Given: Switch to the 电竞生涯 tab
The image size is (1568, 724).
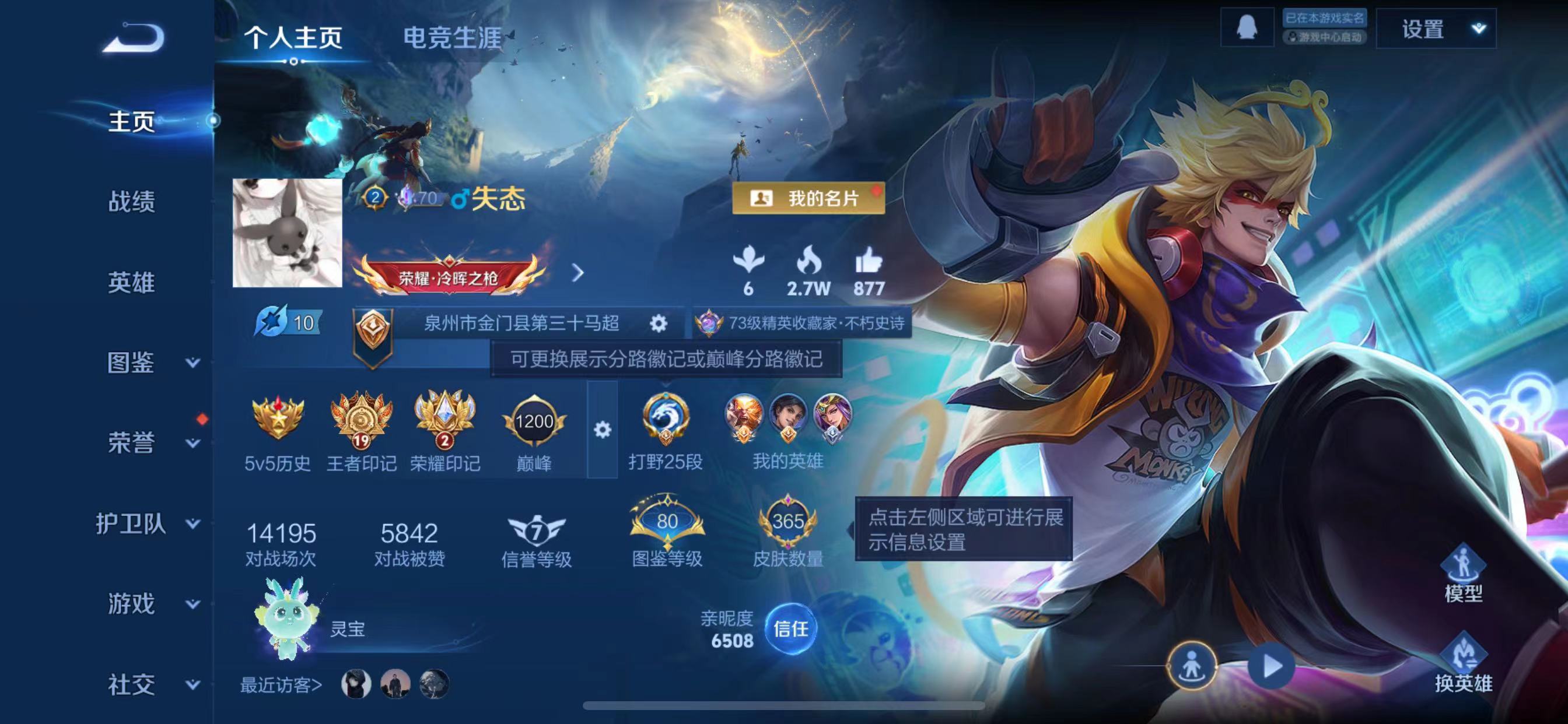Looking at the screenshot, I should pyautogui.click(x=451, y=38).
